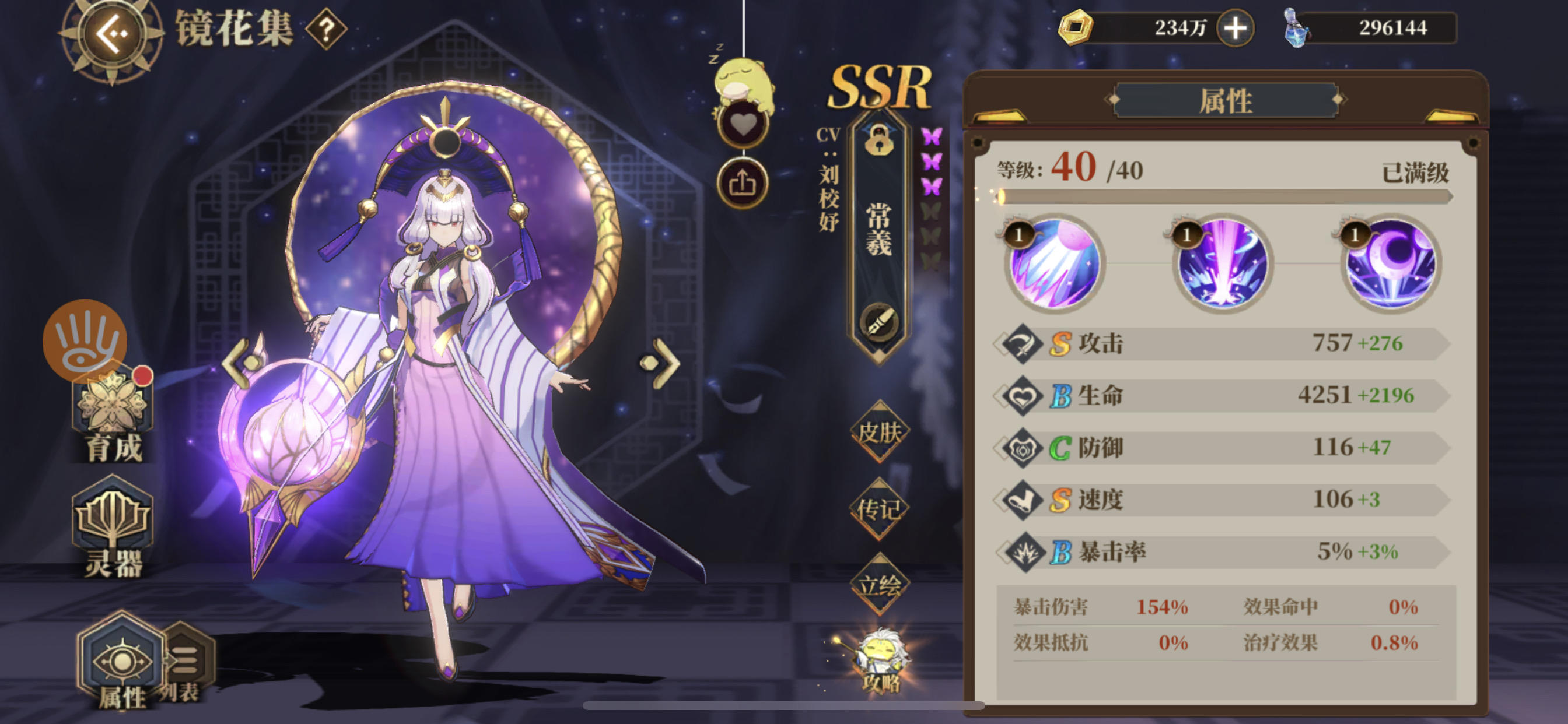The width and height of the screenshot is (1568, 724).
Task: Click the share icon below the heart
Action: point(745,181)
